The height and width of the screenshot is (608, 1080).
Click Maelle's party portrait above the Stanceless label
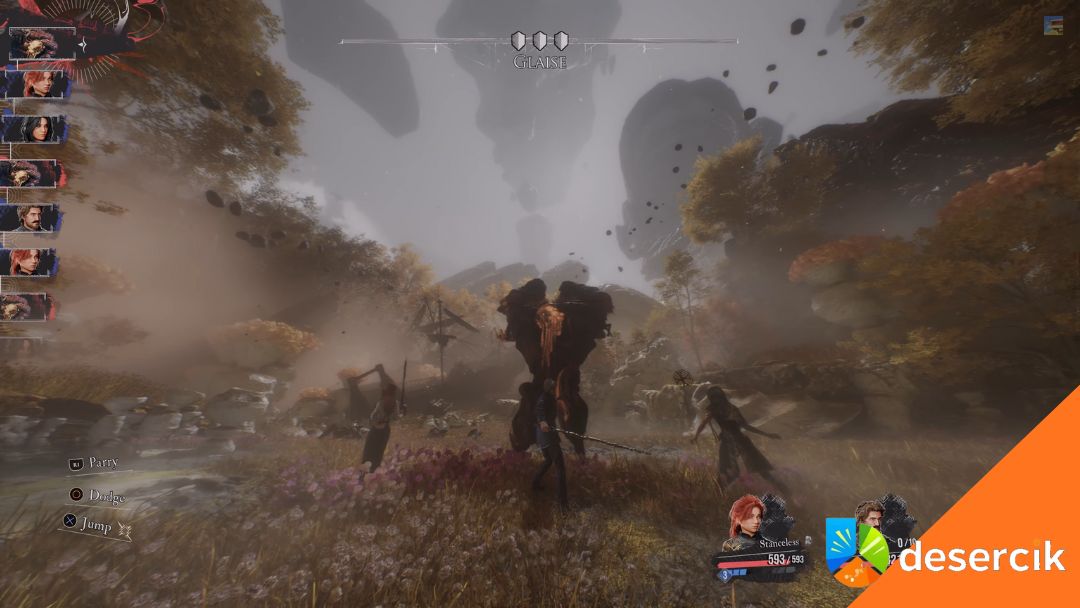click(747, 517)
